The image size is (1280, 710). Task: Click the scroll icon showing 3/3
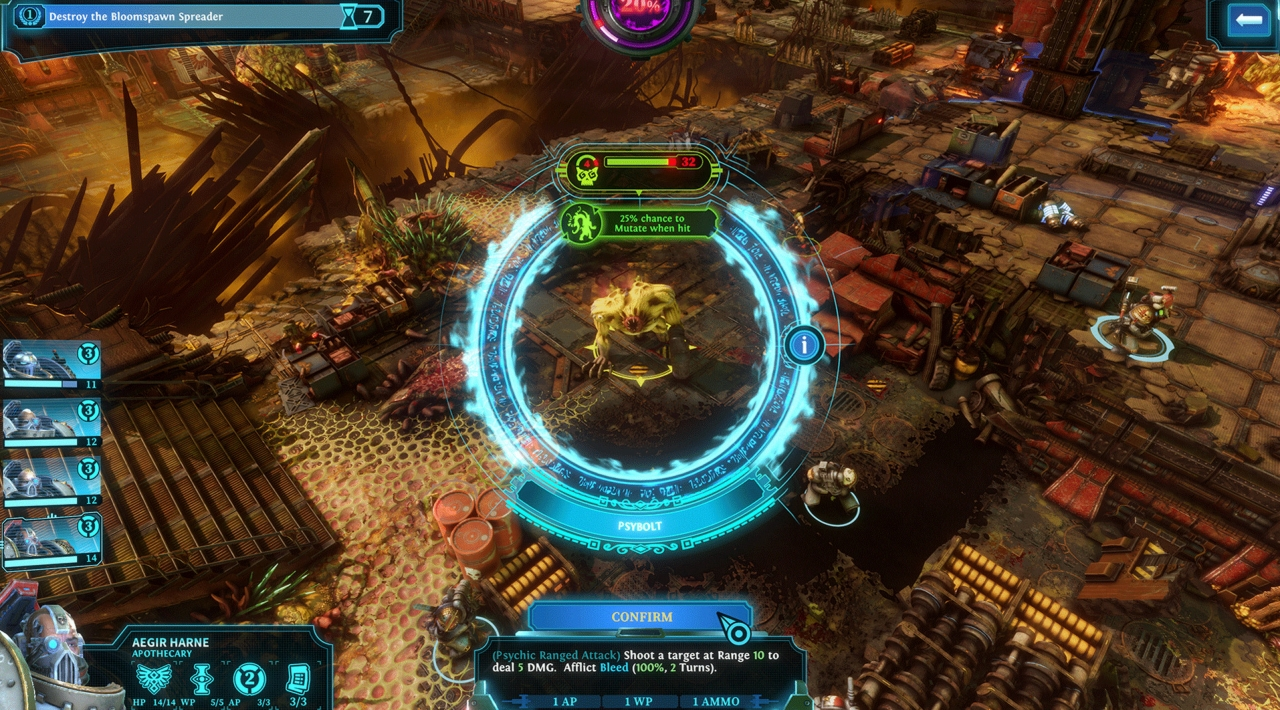(297, 680)
